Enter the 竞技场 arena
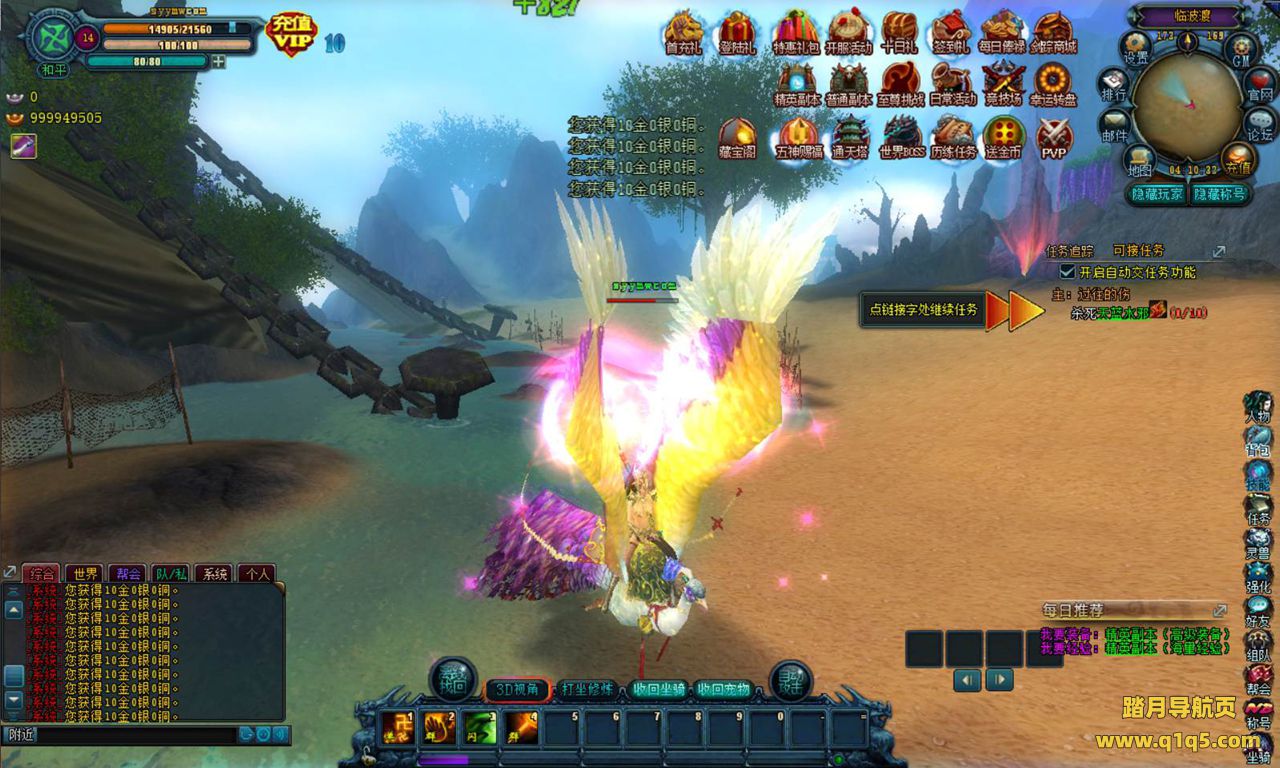Screen dimensions: 1280x768 [x=1003, y=84]
